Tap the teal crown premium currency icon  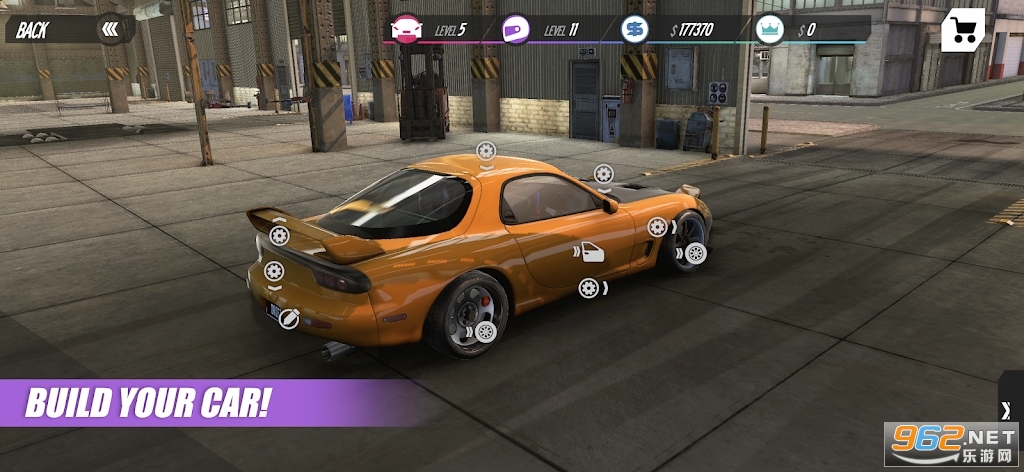point(769,29)
